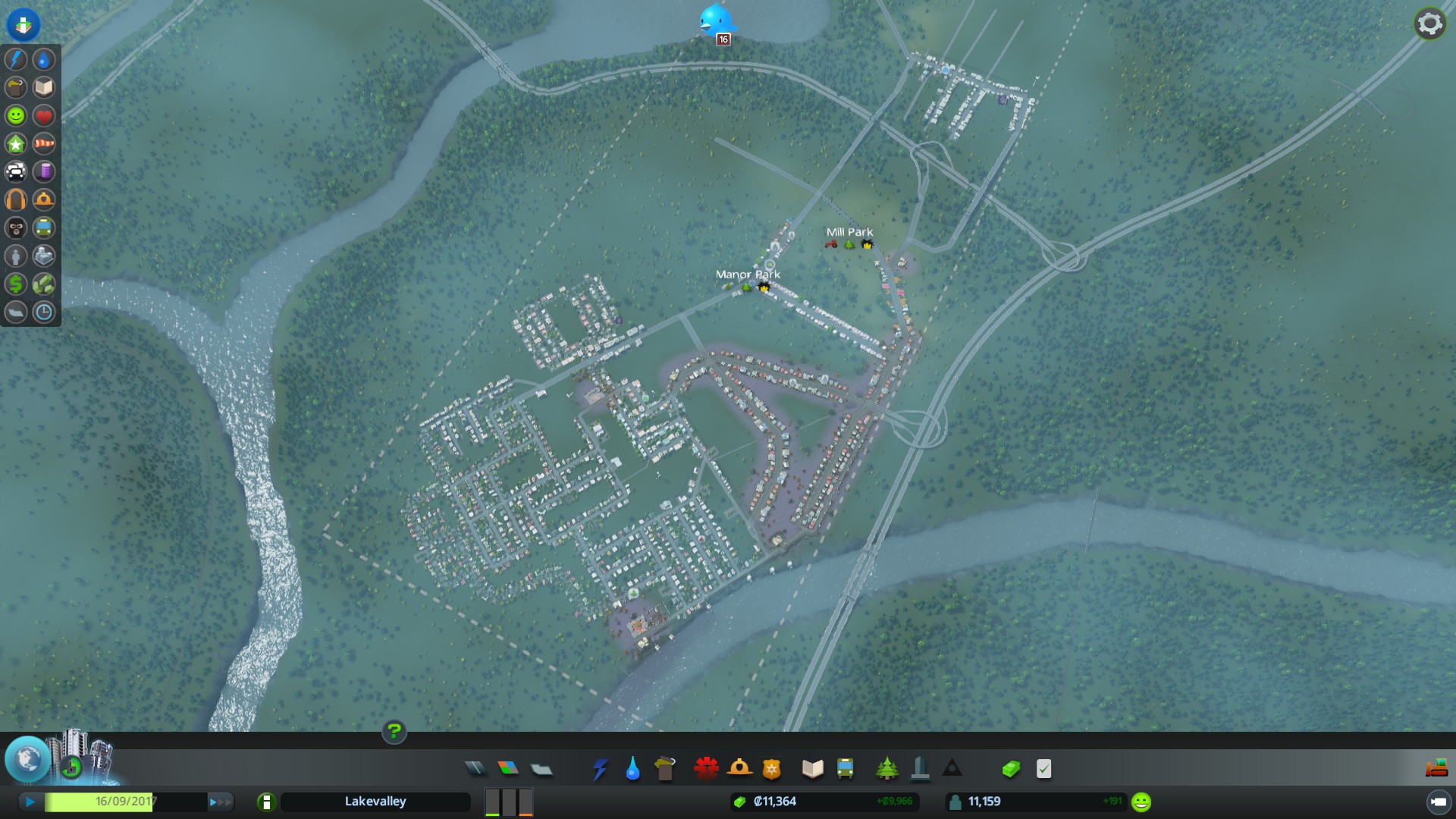
Task: Open the water and sewage build menu
Action: [632, 769]
